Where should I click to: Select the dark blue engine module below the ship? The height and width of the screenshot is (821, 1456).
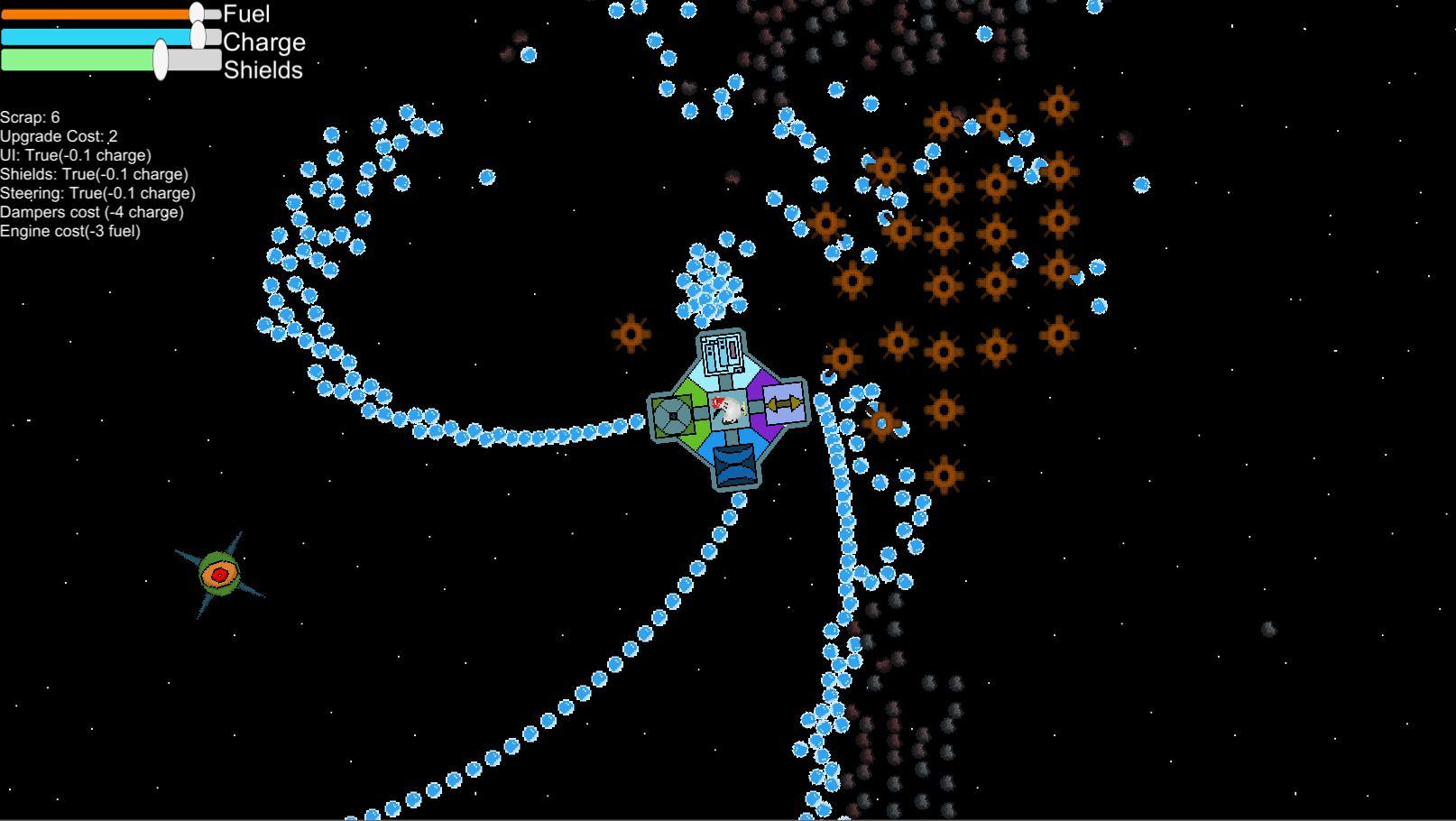pos(734,465)
